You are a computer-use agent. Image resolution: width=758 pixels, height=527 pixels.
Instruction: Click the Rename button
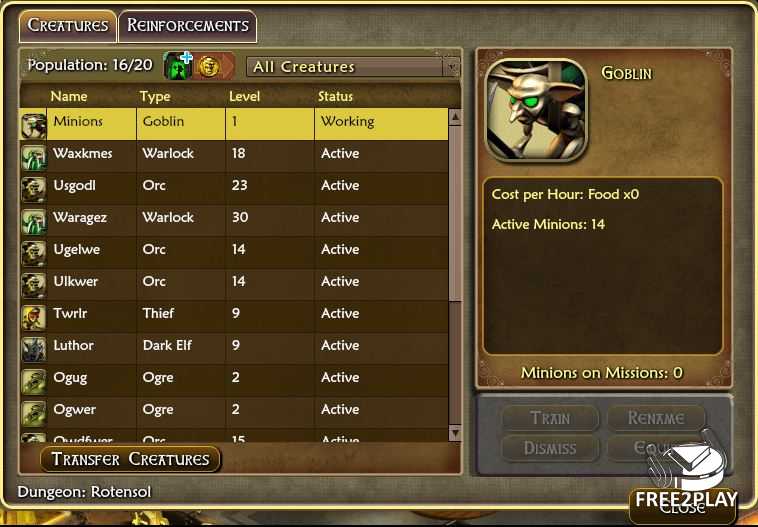coord(656,419)
